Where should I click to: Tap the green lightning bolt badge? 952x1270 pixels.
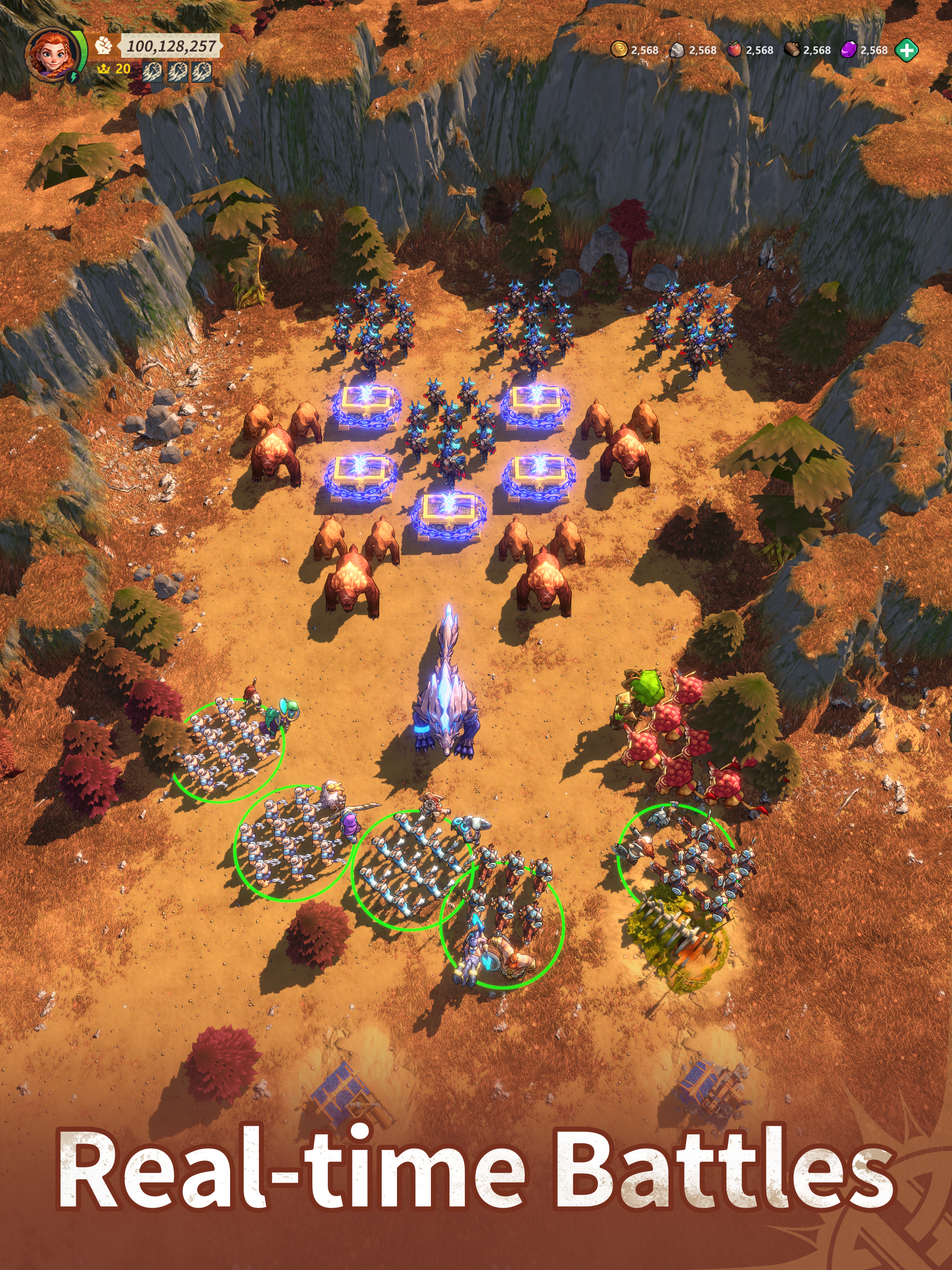pos(73,76)
